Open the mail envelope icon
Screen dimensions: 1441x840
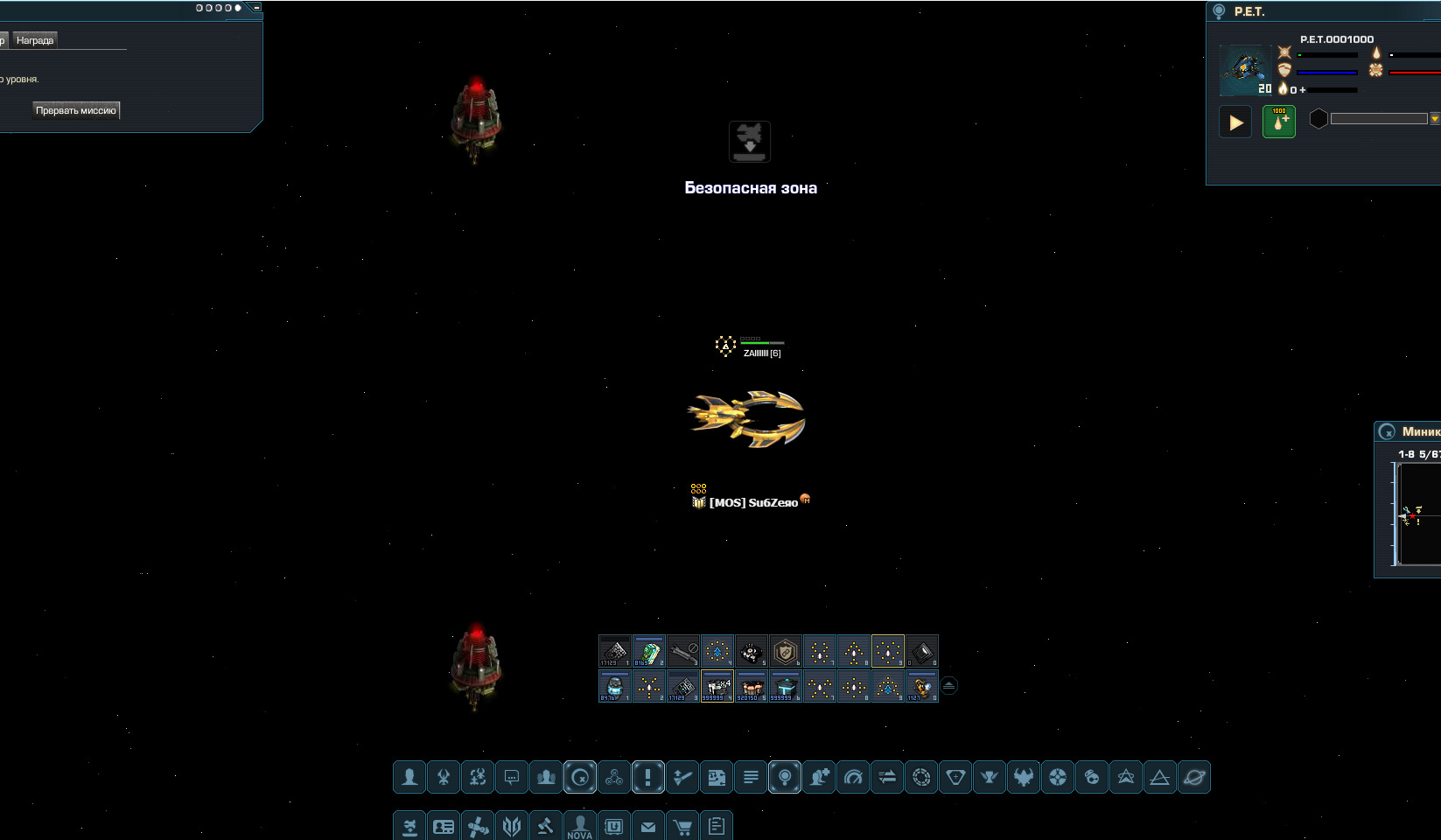[648, 827]
